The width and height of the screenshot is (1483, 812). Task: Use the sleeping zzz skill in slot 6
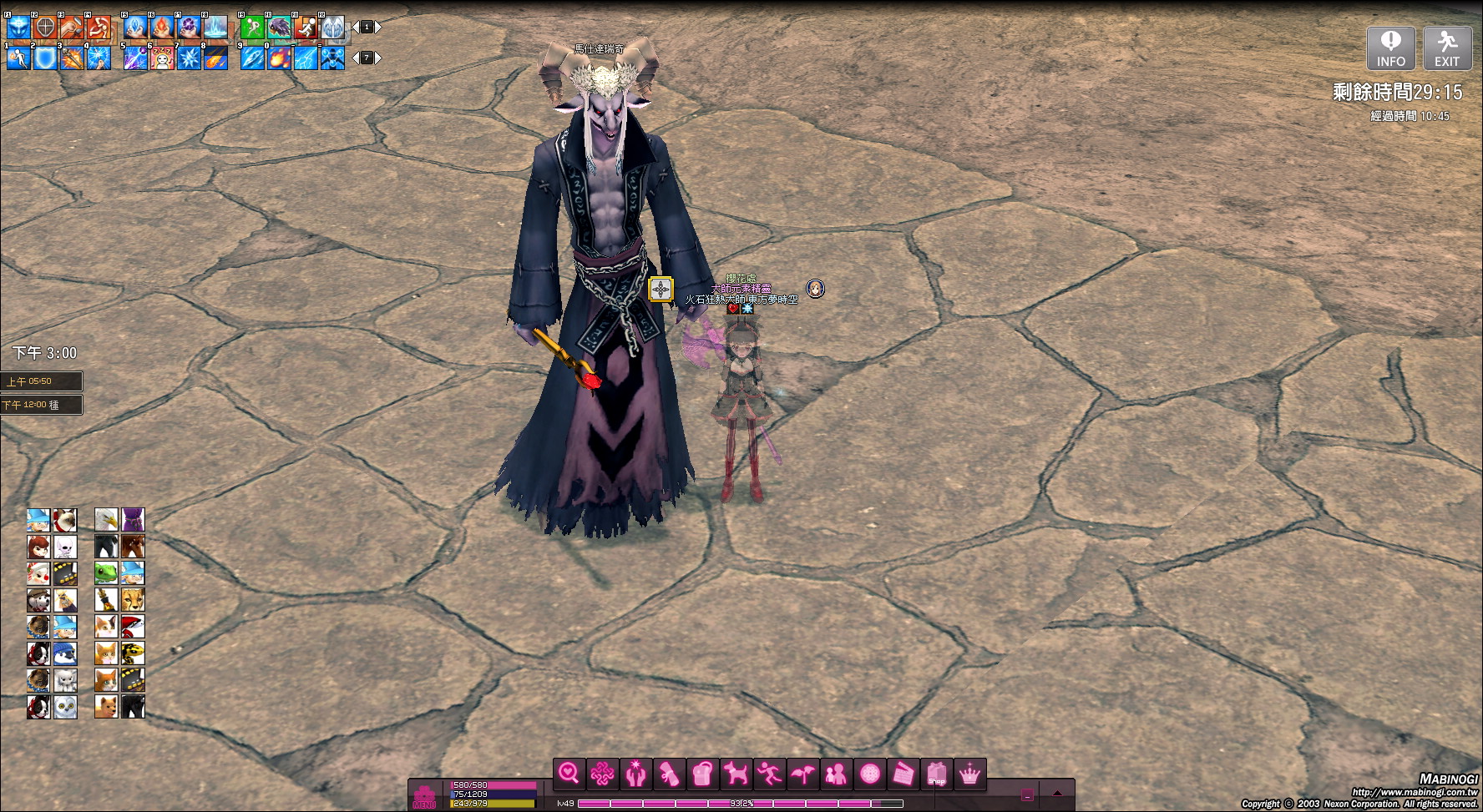coord(162,58)
